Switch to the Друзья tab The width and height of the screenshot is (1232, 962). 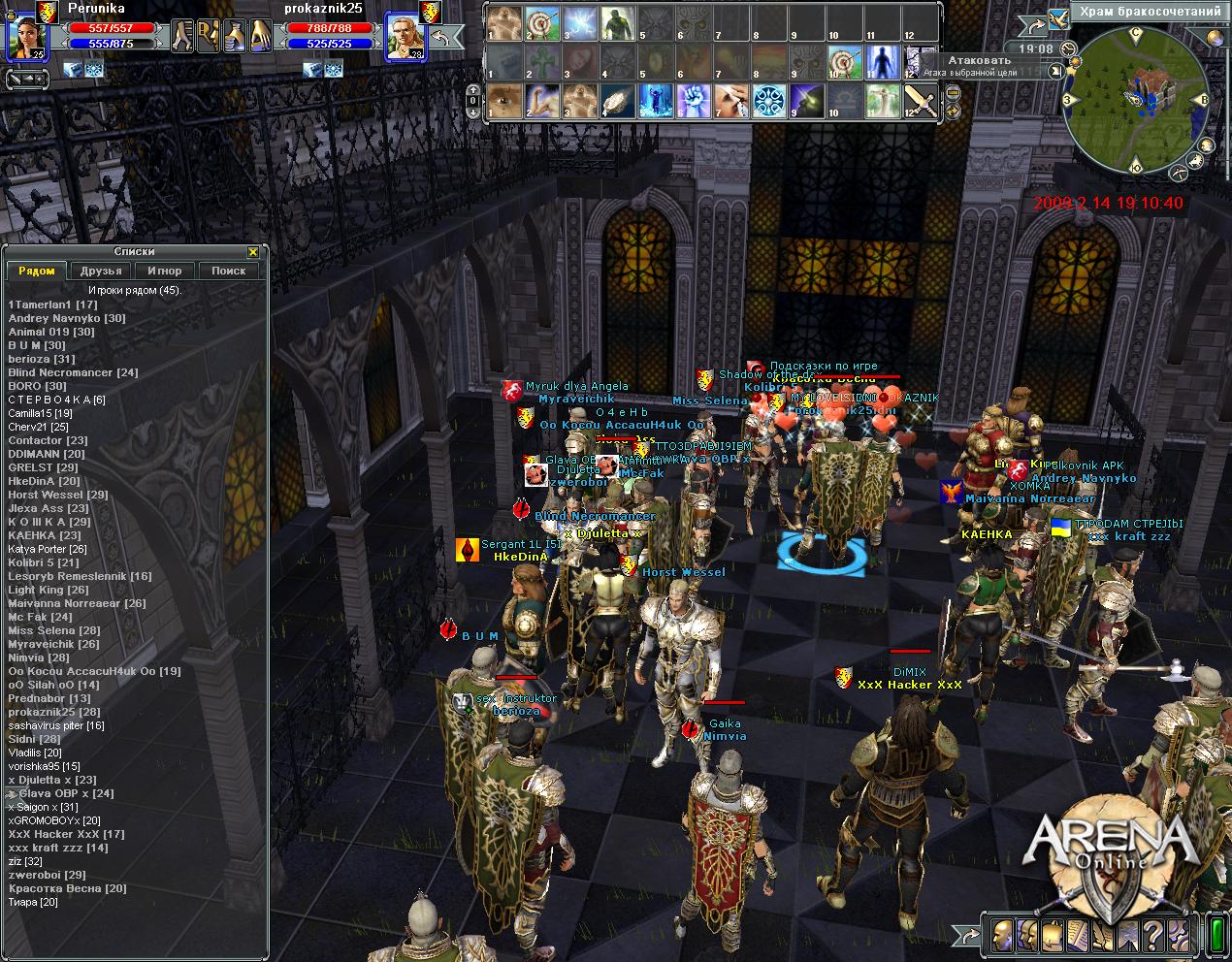click(x=101, y=271)
